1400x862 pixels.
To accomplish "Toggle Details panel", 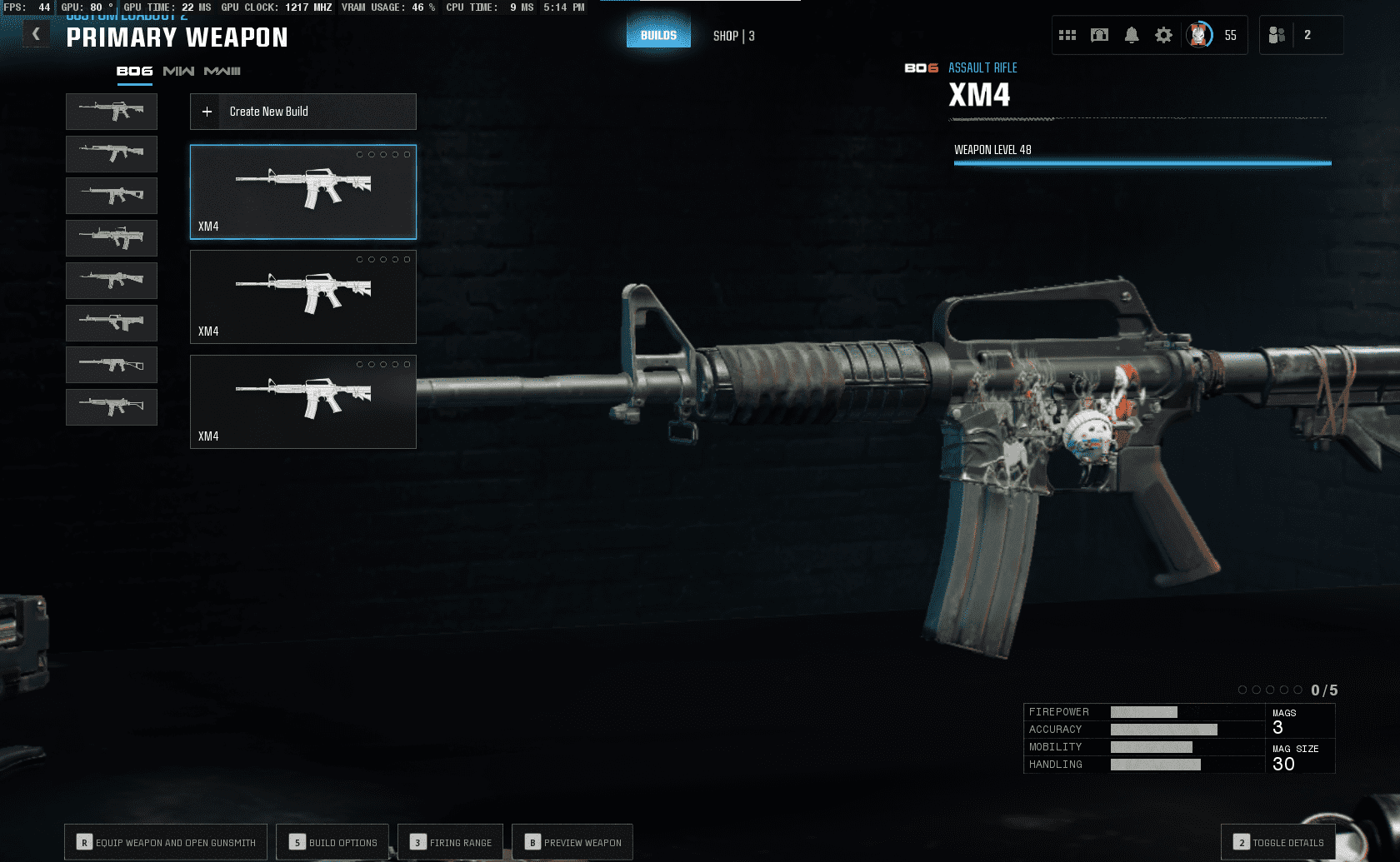I will tap(1278, 842).
